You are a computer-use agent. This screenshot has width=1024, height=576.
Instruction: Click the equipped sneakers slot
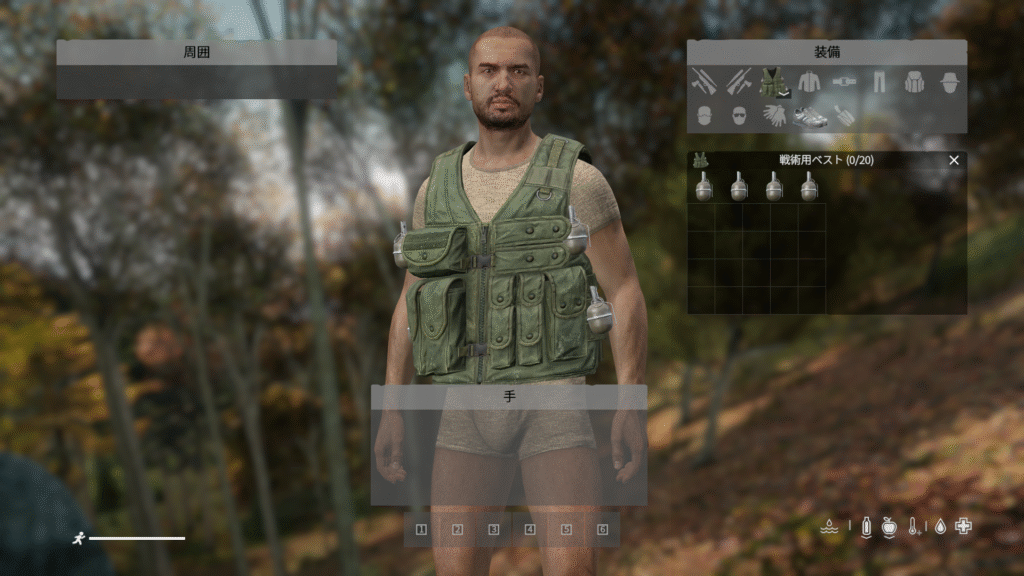click(x=809, y=116)
